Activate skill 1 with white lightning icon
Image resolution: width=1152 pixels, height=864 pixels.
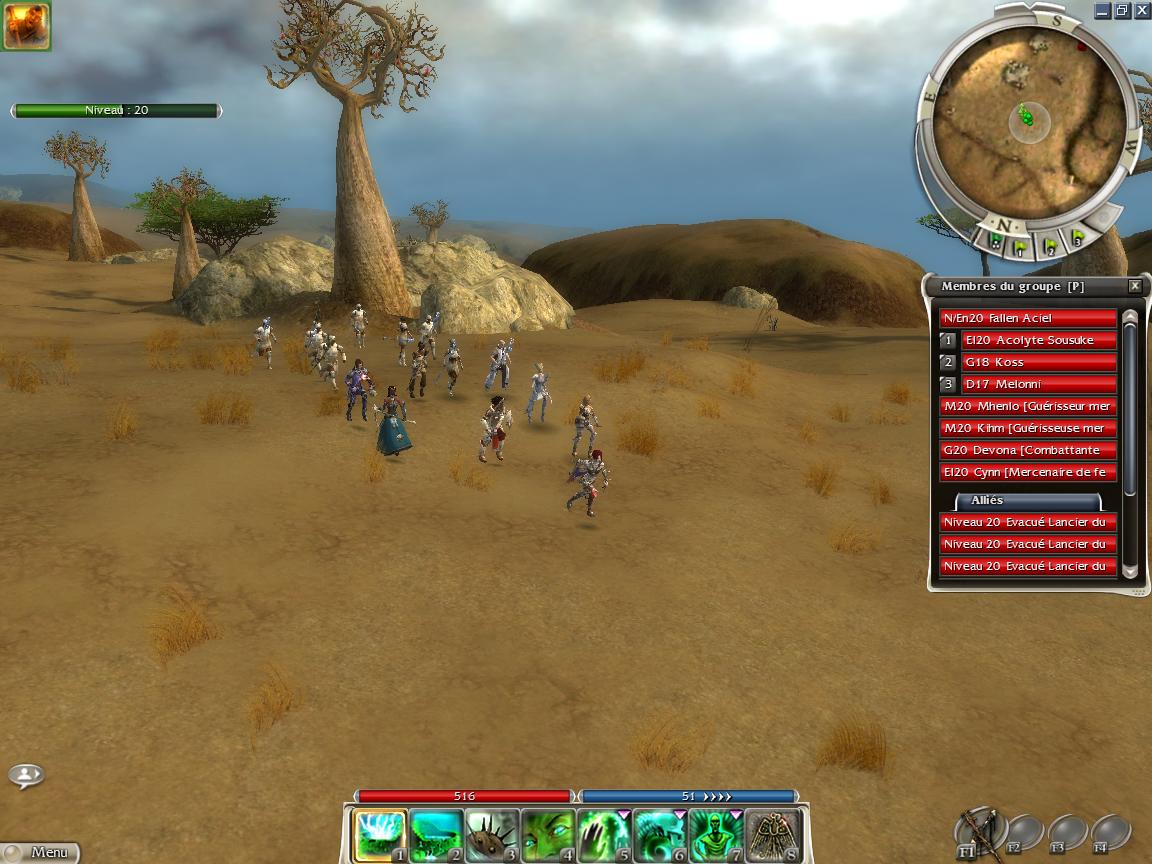tap(381, 835)
